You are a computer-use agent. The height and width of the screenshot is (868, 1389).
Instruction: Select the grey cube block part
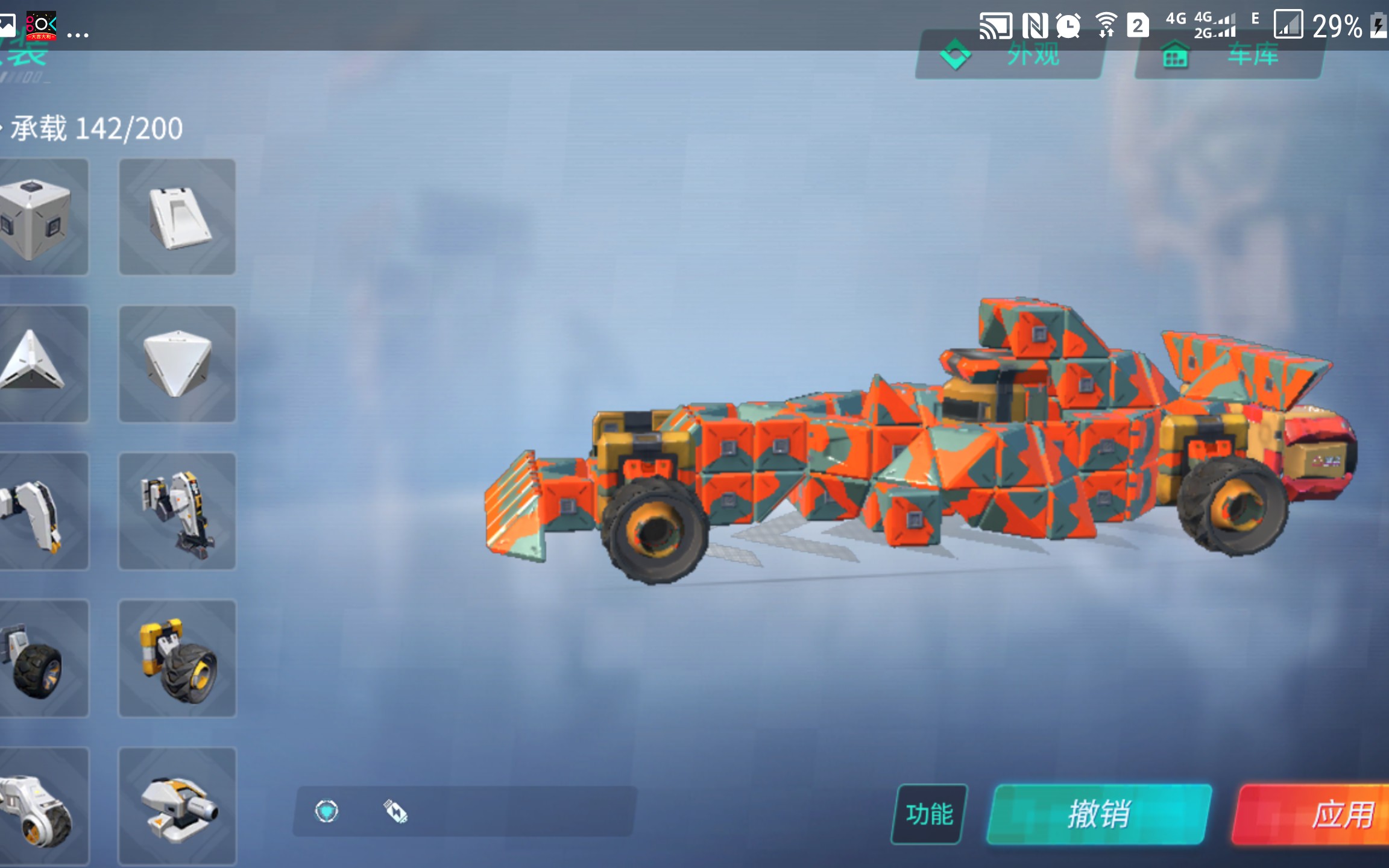click(x=42, y=217)
